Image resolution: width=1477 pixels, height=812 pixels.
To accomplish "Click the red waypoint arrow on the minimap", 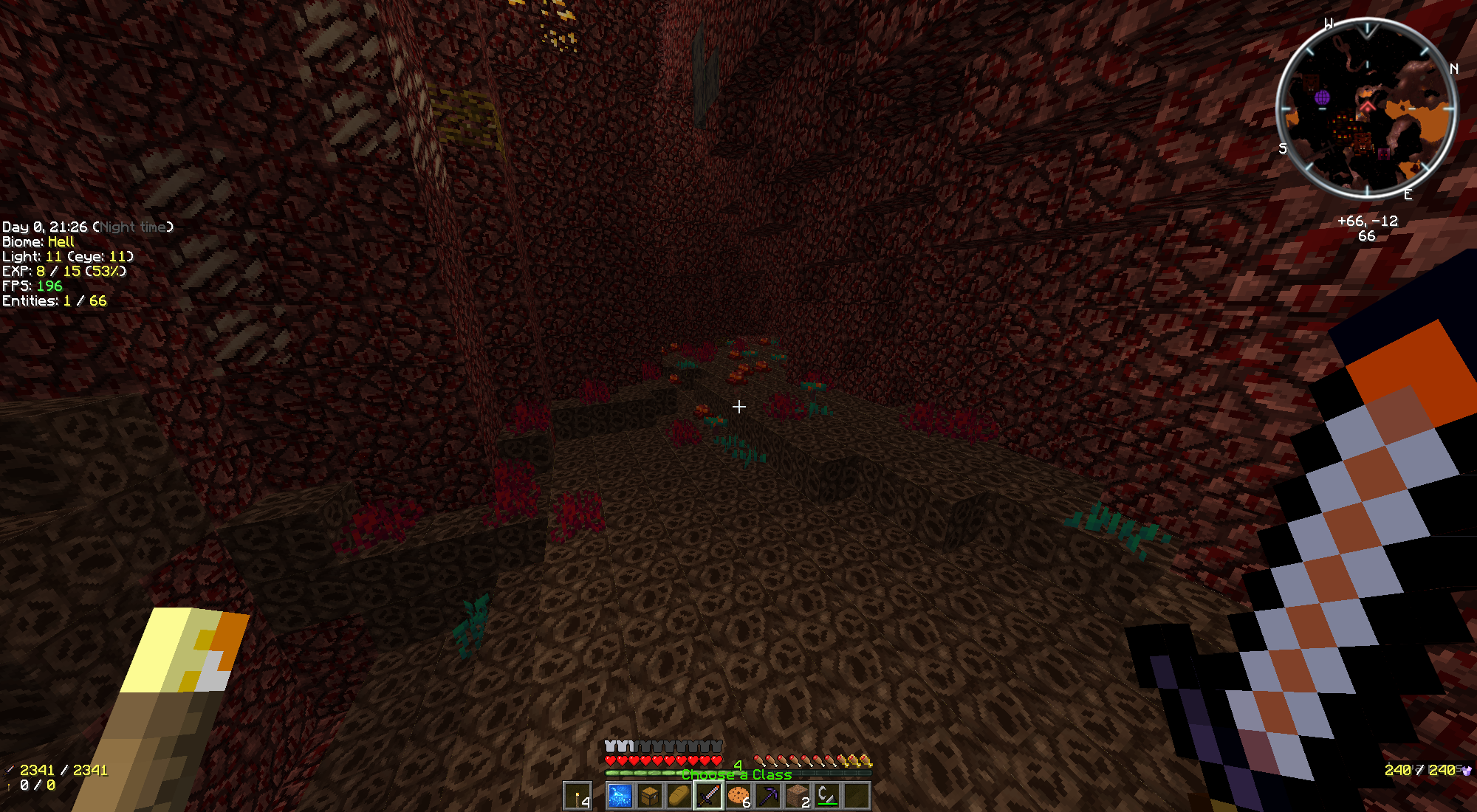I will (1368, 107).
